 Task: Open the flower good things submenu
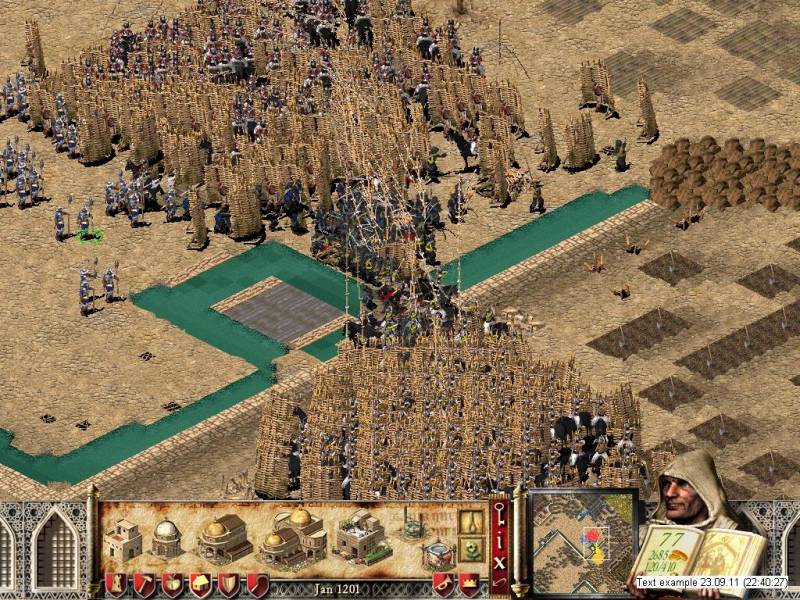click(471, 549)
